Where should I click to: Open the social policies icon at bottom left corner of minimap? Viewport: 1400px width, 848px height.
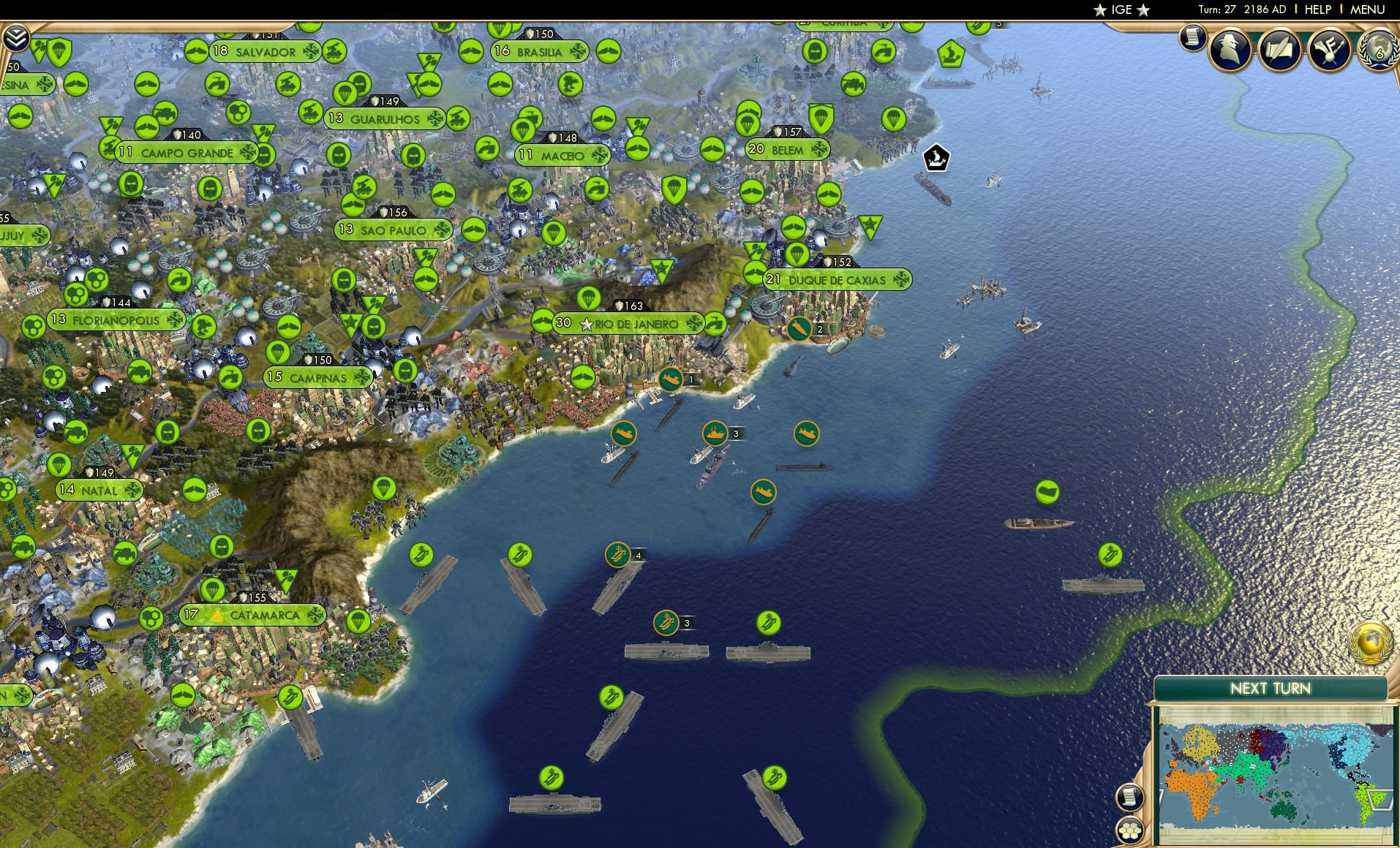tap(1131, 830)
